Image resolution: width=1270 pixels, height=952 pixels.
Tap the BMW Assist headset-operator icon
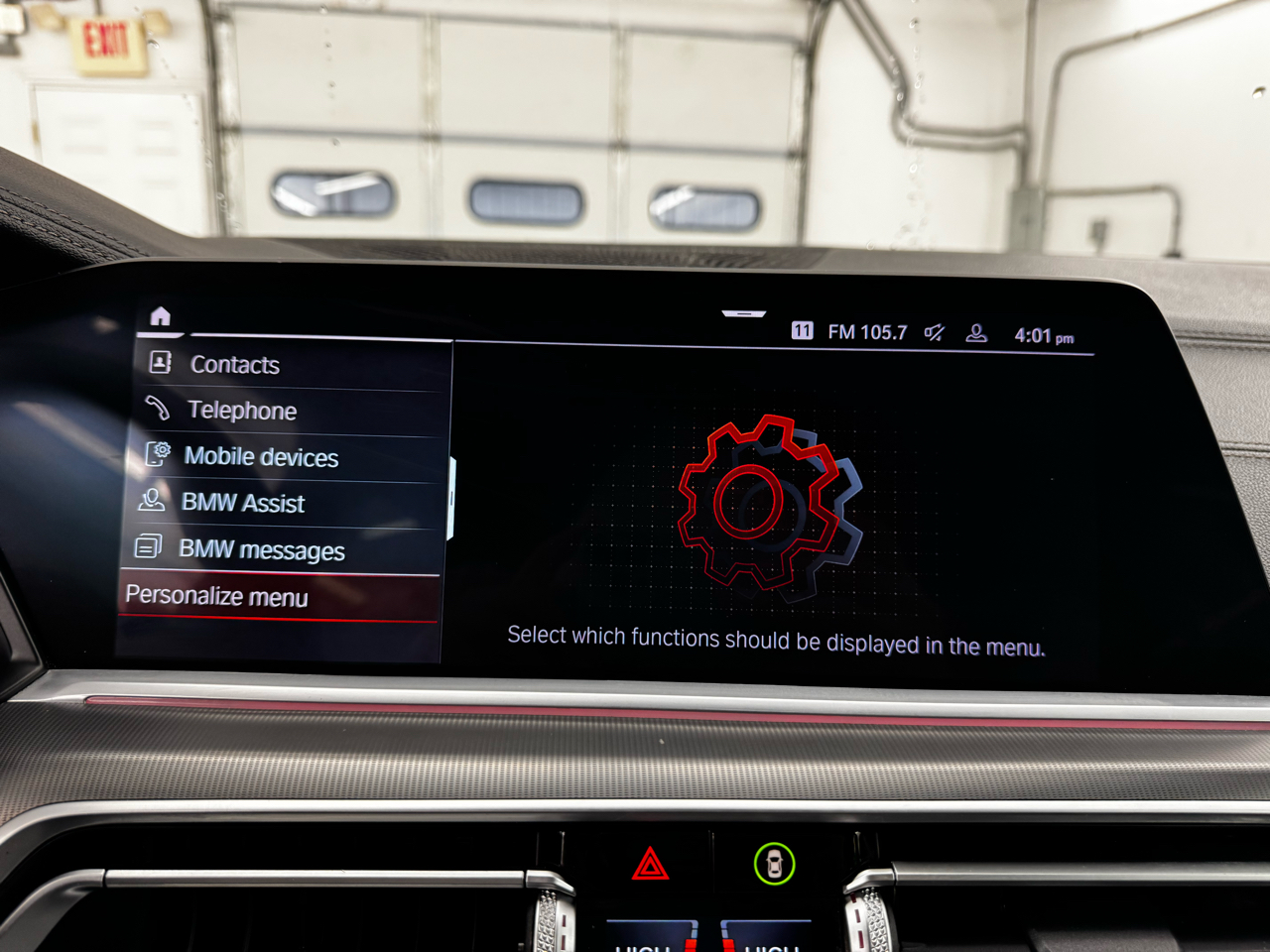point(154,502)
